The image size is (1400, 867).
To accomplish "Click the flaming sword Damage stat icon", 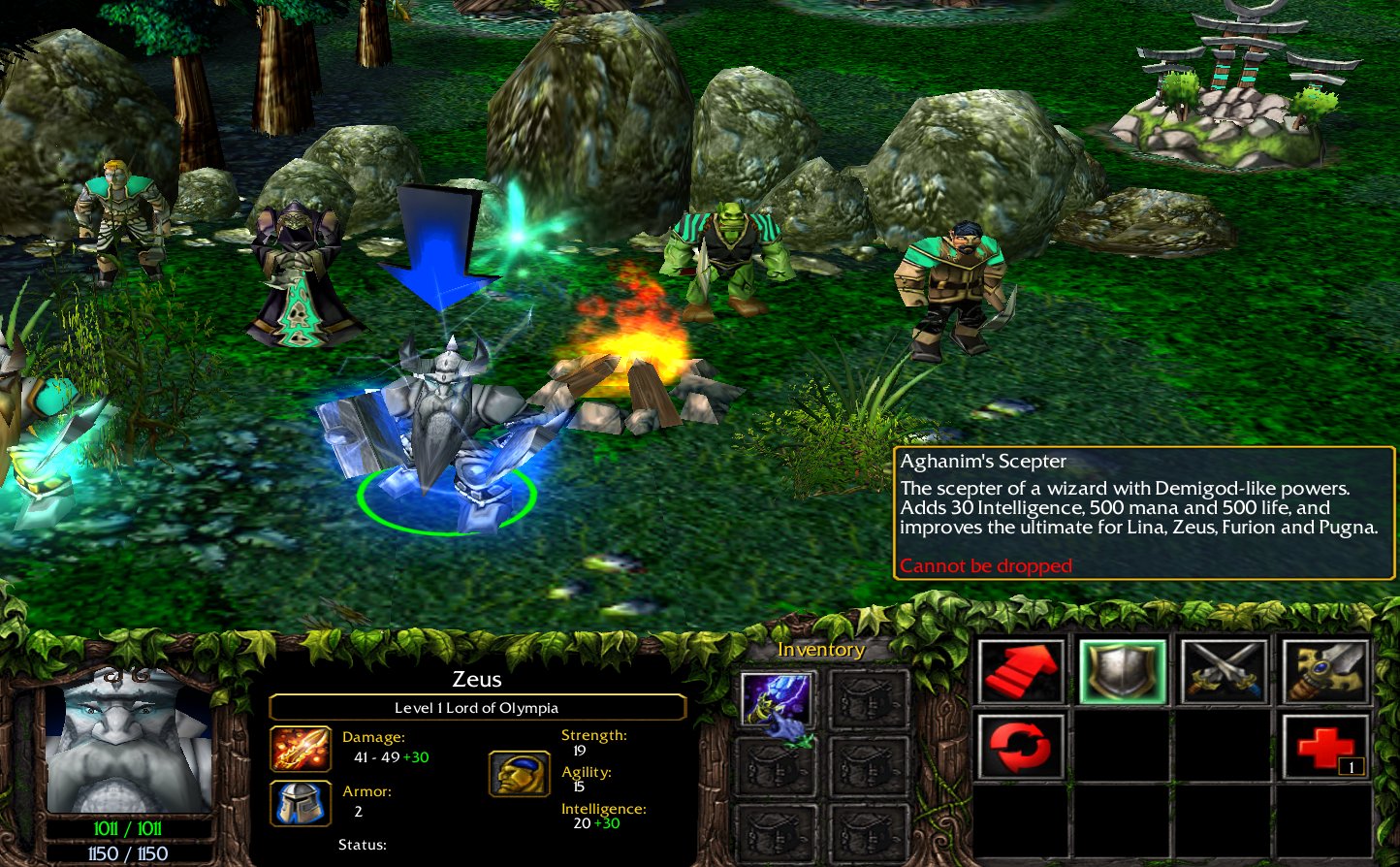I will [x=301, y=749].
